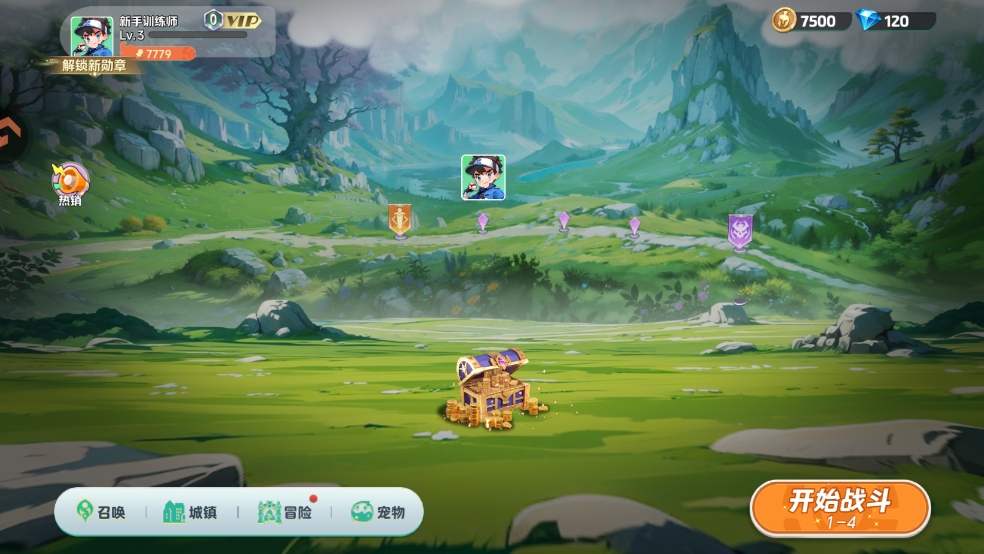Select the purple skull boss stage marker

coord(740,231)
